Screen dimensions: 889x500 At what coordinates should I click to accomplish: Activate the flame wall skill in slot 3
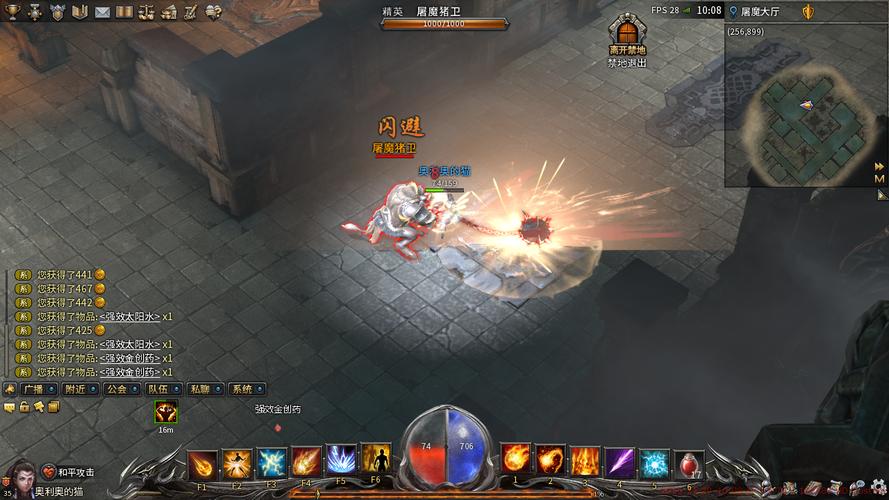point(584,461)
